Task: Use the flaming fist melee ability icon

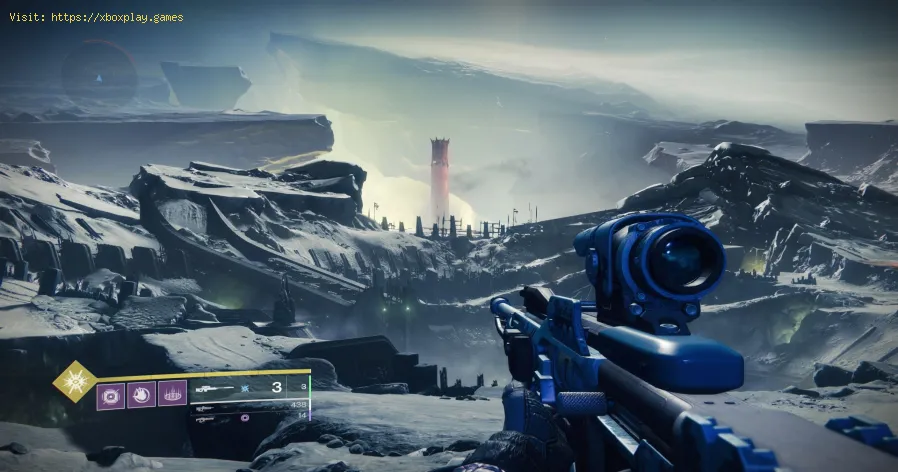Action: 142,394
